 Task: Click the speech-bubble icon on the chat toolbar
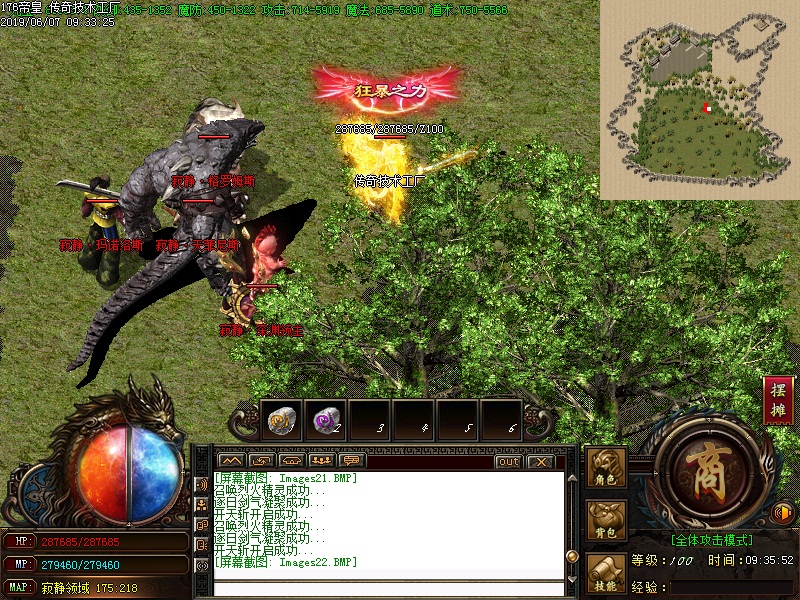(x=350, y=461)
